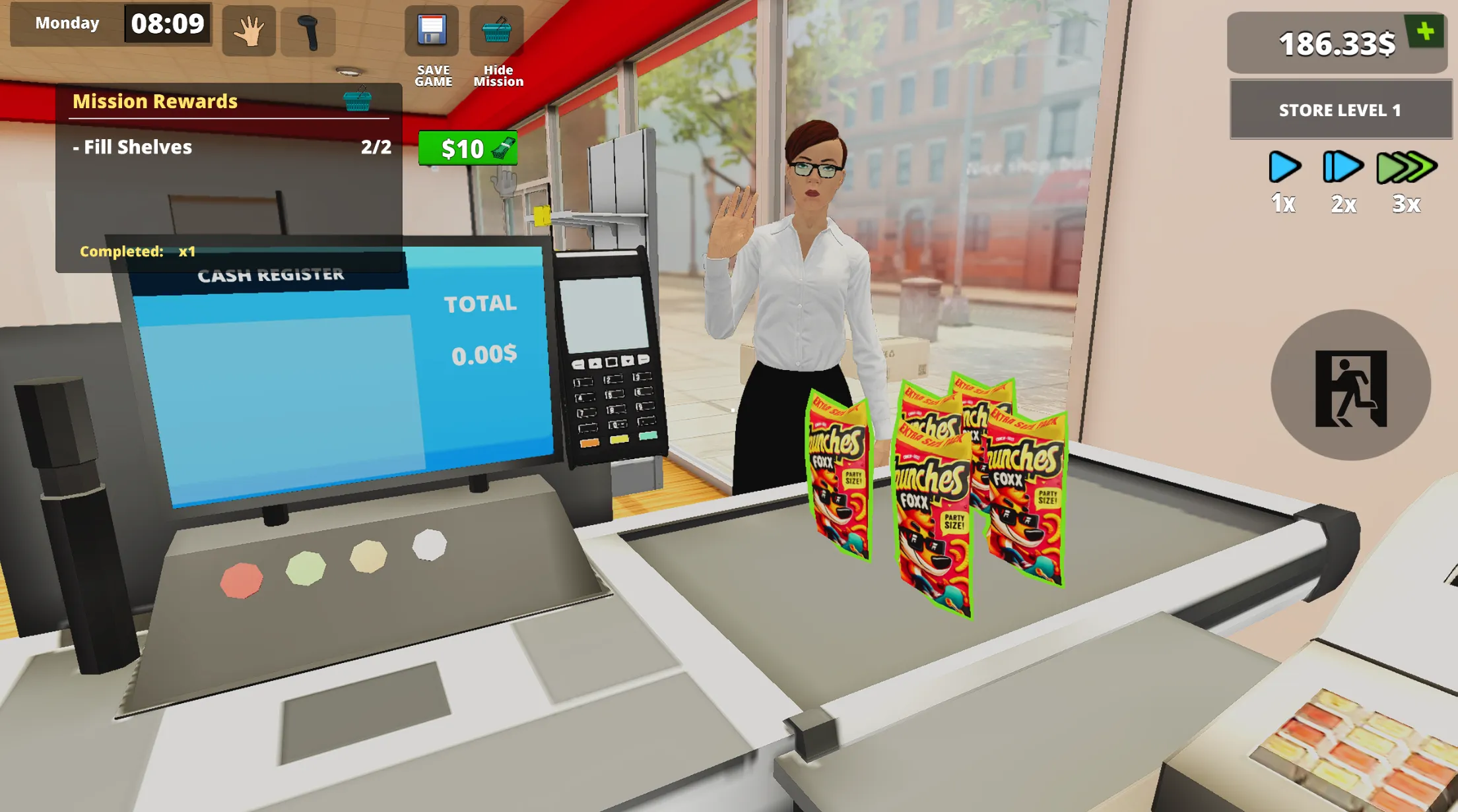
Task: Click the Save Game floppy disk icon
Action: (x=433, y=29)
